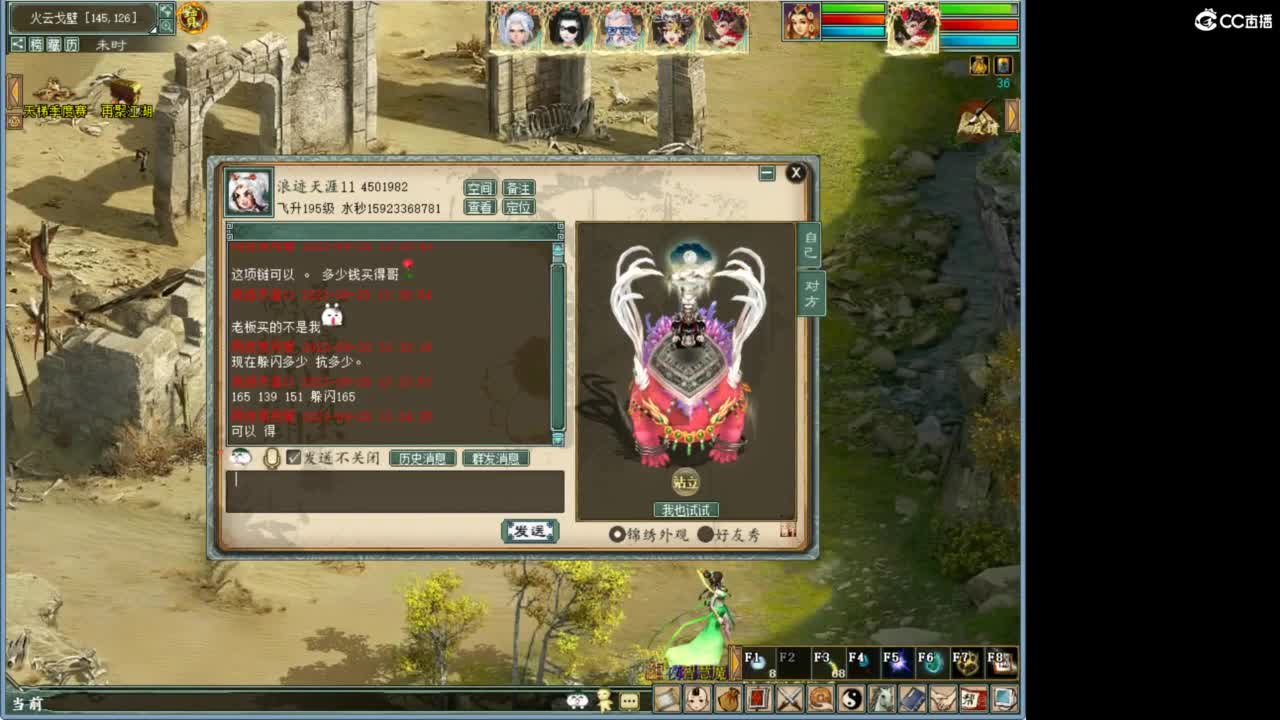Click the microphone icon in chat window
The height and width of the screenshot is (720, 1280).
point(271,457)
